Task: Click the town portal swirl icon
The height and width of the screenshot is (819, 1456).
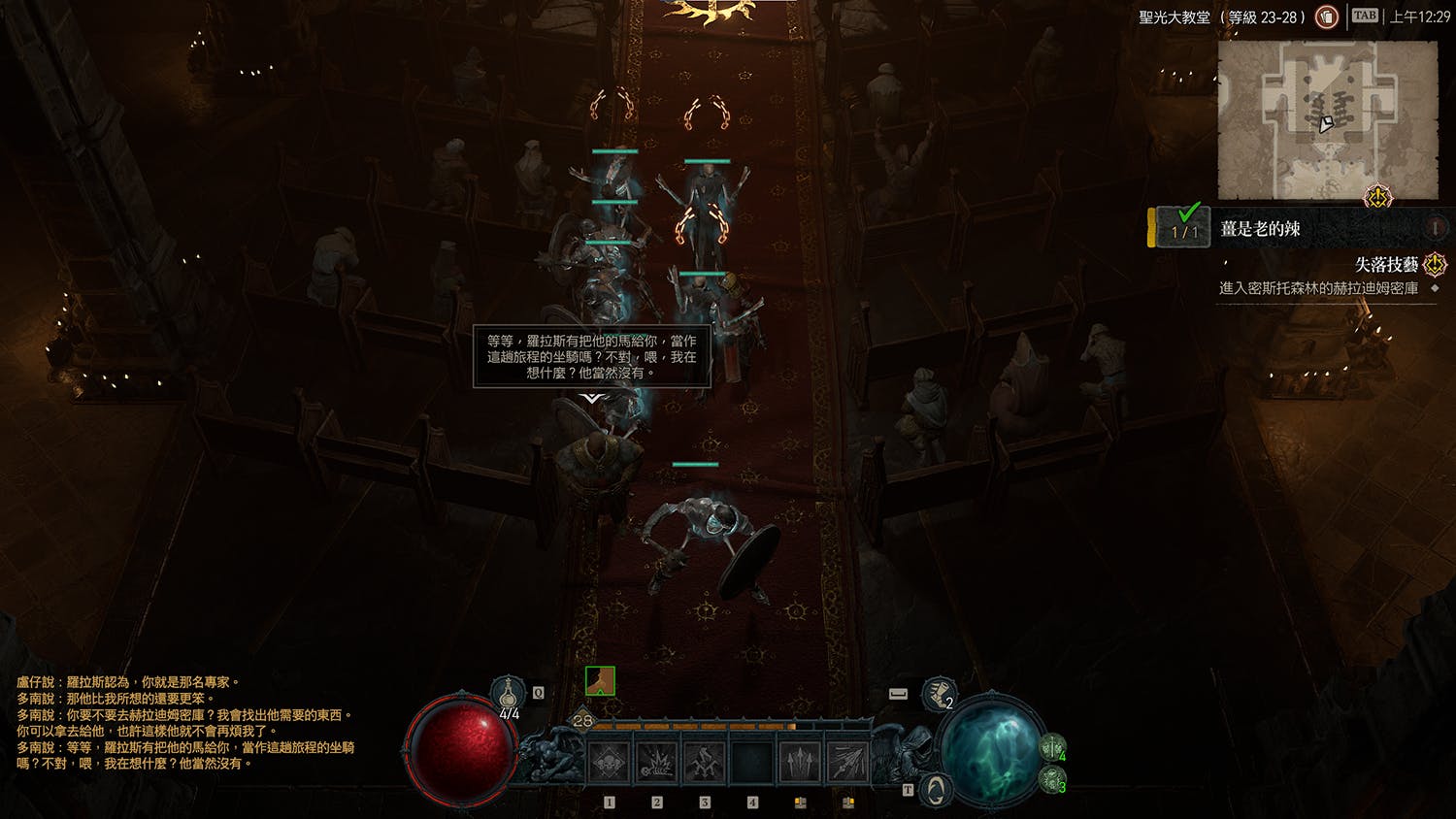Action: pos(934,791)
